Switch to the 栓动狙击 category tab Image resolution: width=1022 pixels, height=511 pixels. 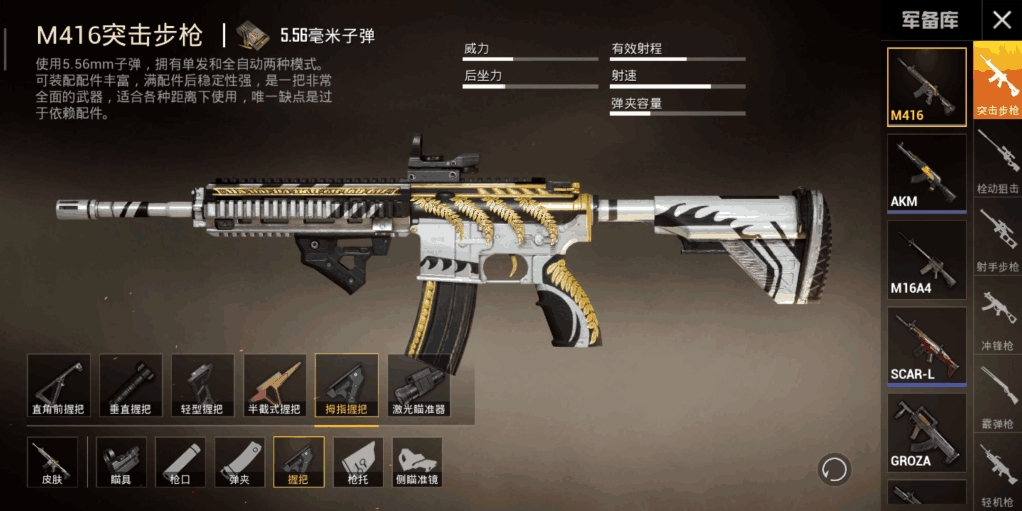pyautogui.click(x=997, y=164)
